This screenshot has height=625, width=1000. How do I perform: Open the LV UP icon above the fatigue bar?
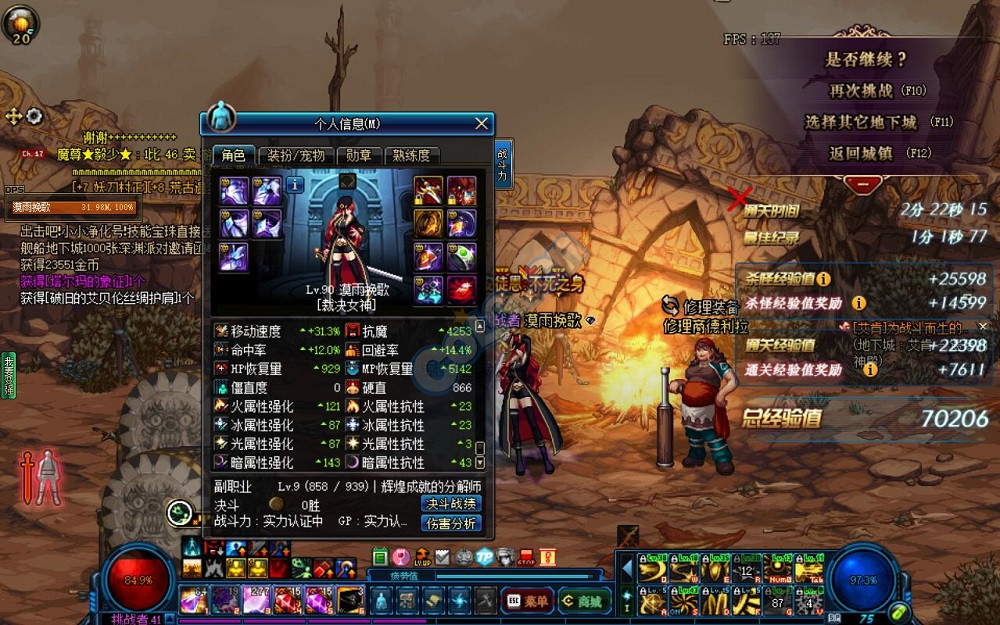coord(422,557)
